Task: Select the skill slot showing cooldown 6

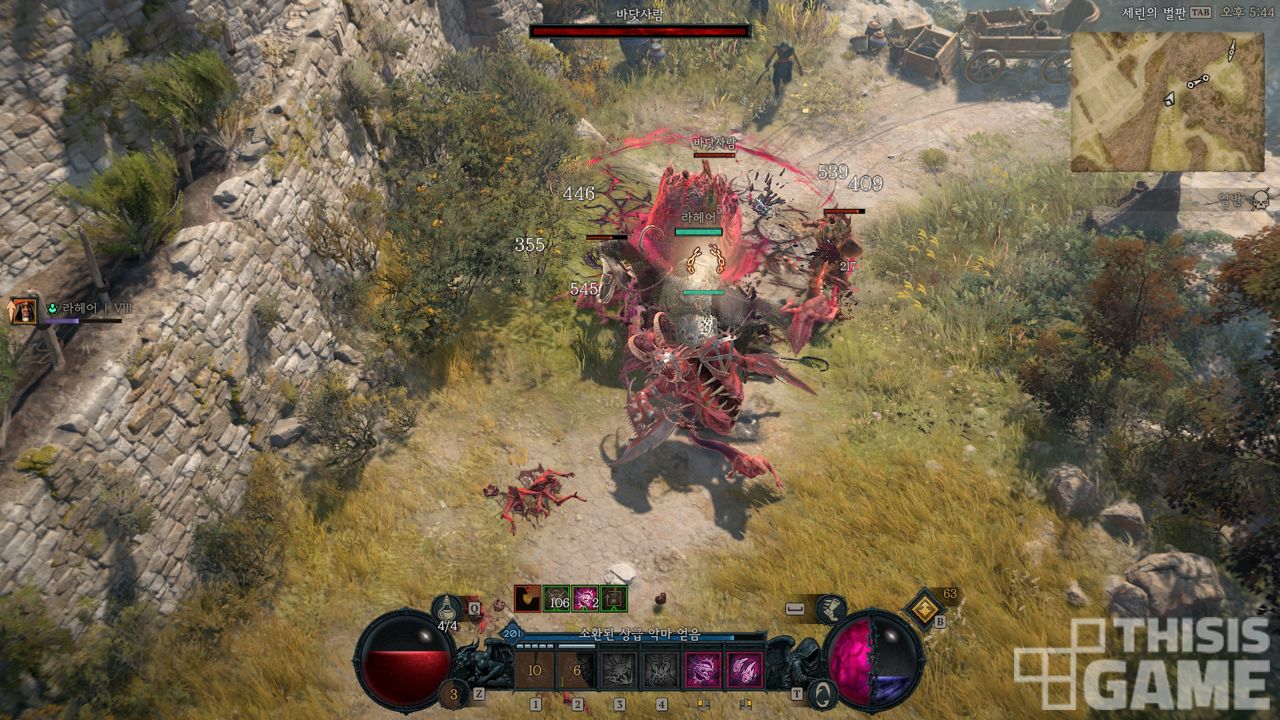Action: pos(577,670)
